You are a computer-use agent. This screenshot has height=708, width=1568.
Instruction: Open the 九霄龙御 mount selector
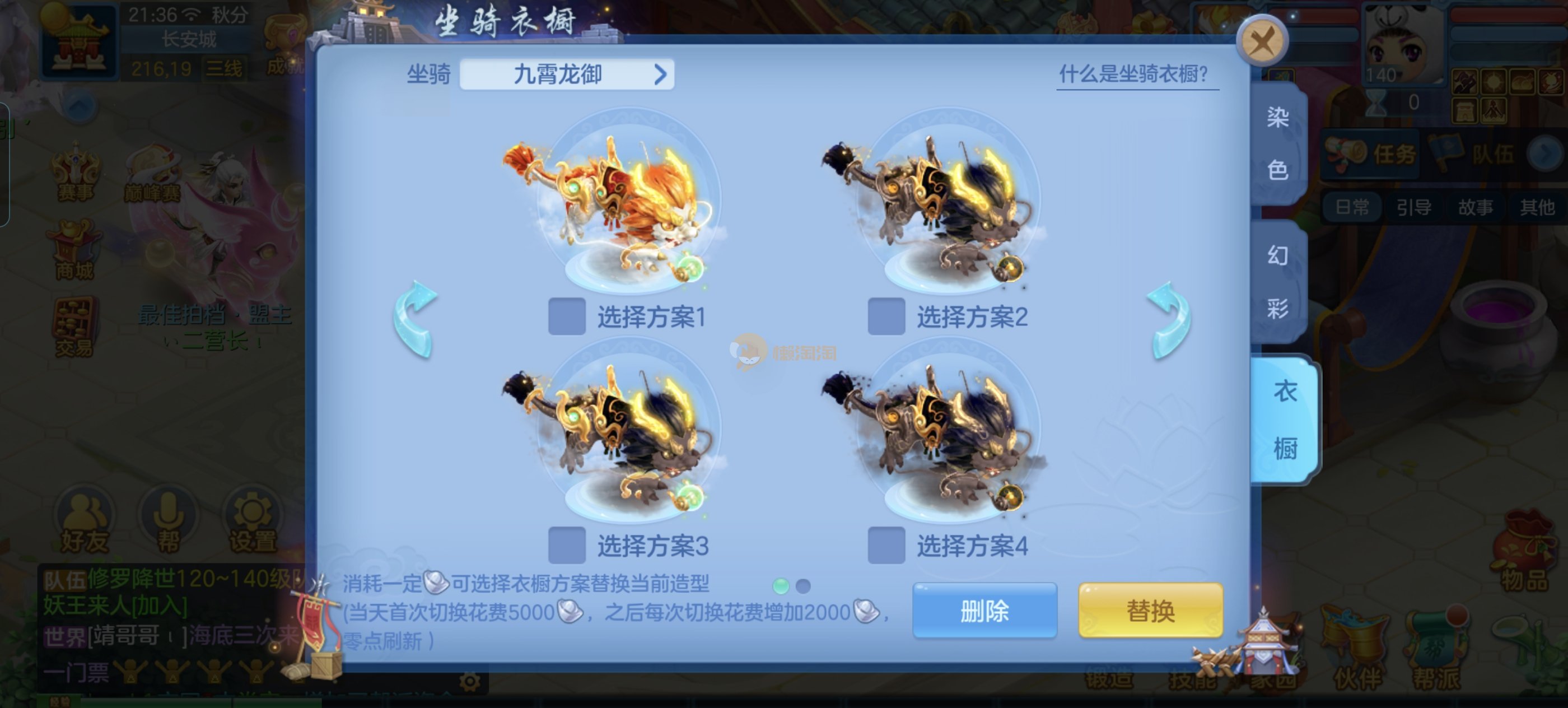(567, 74)
